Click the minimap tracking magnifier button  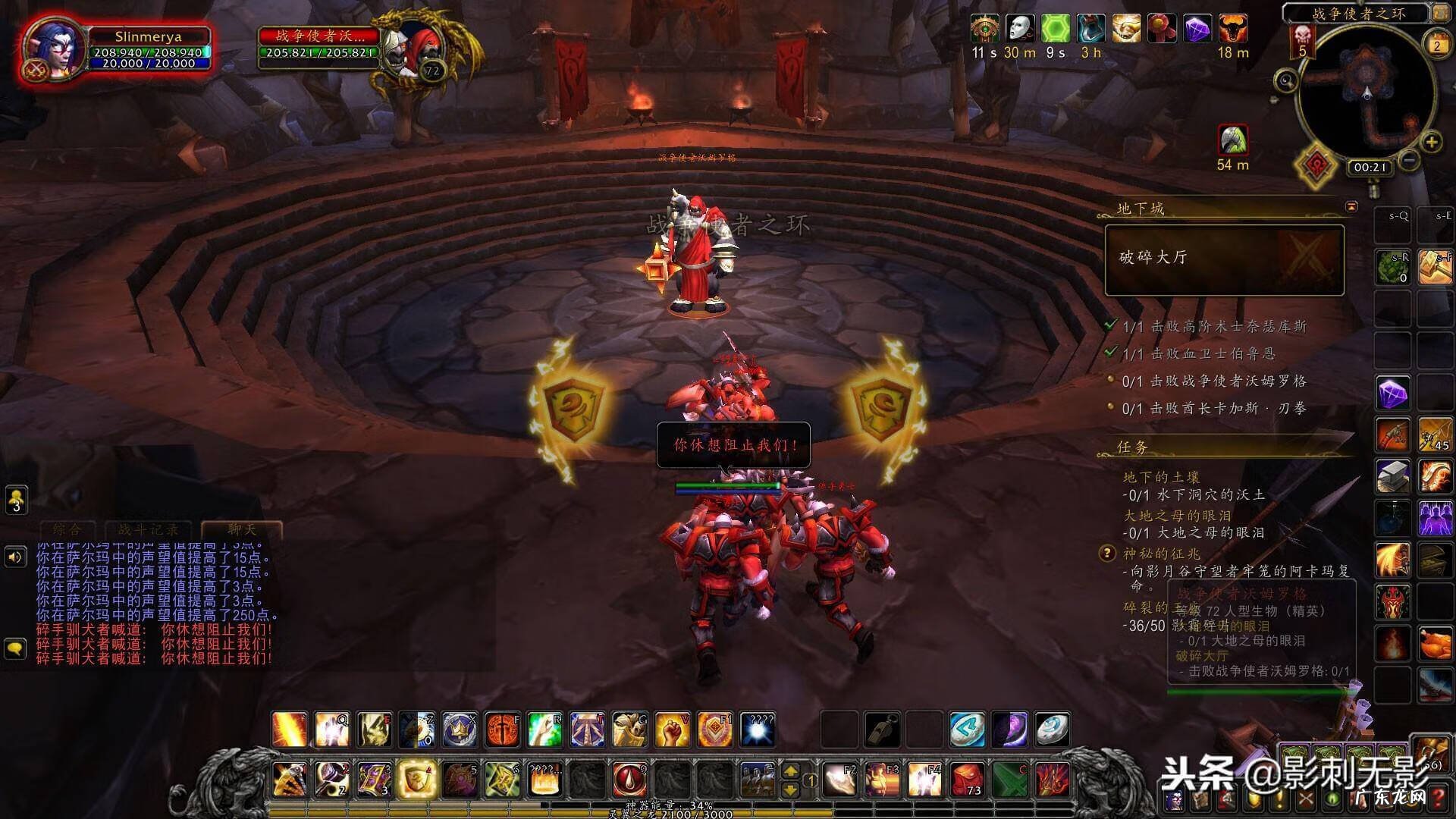tap(1286, 80)
